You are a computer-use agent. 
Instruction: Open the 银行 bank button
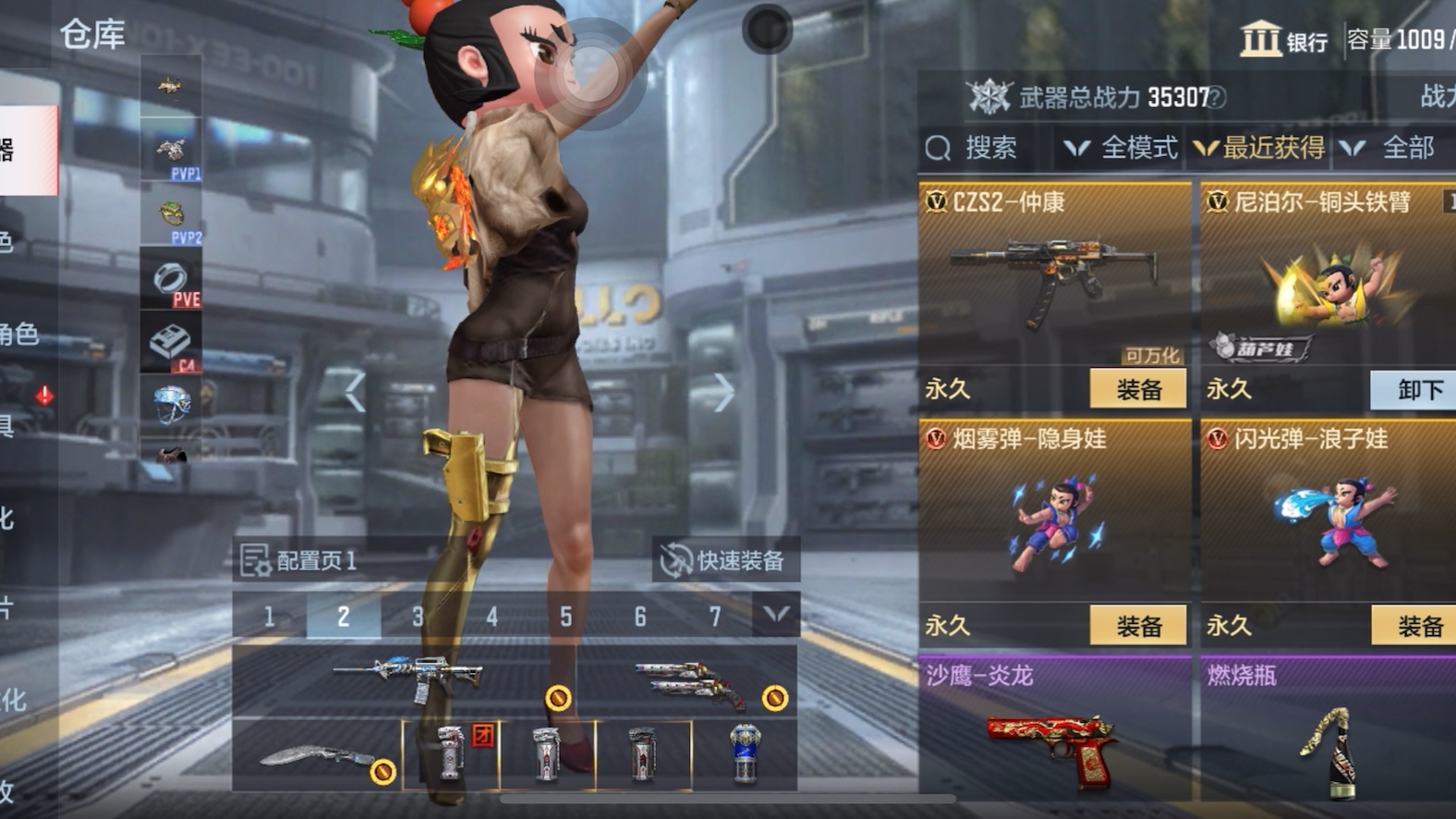click(1284, 40)
